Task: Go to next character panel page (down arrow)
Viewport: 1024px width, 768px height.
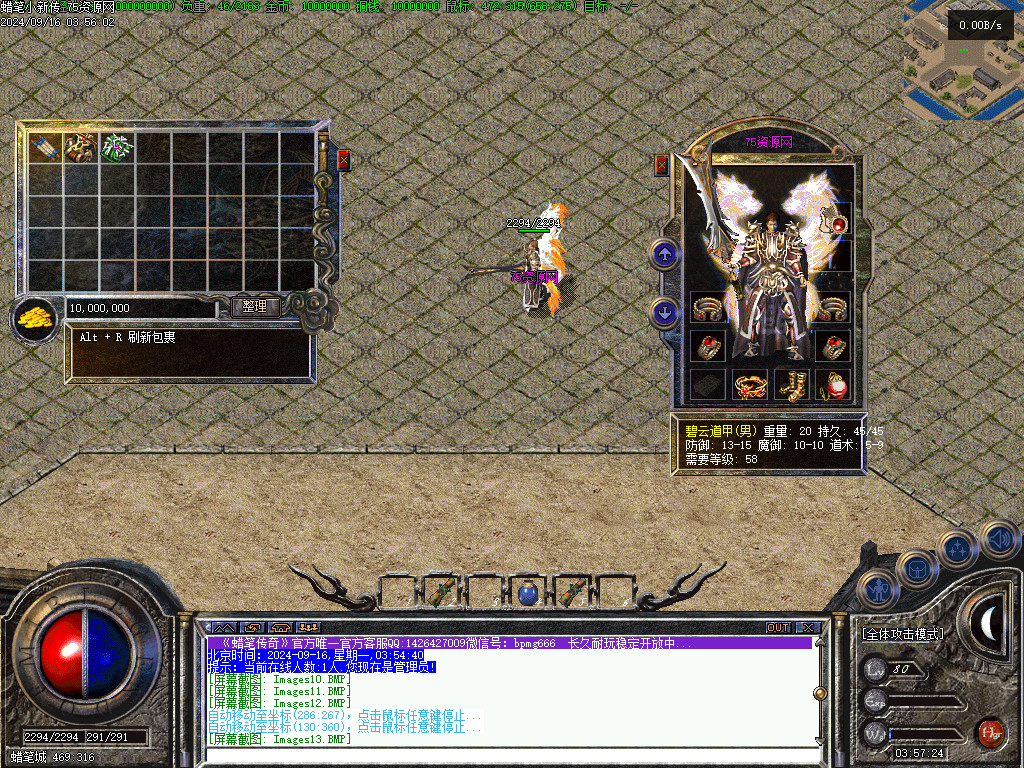Action: 665,312
